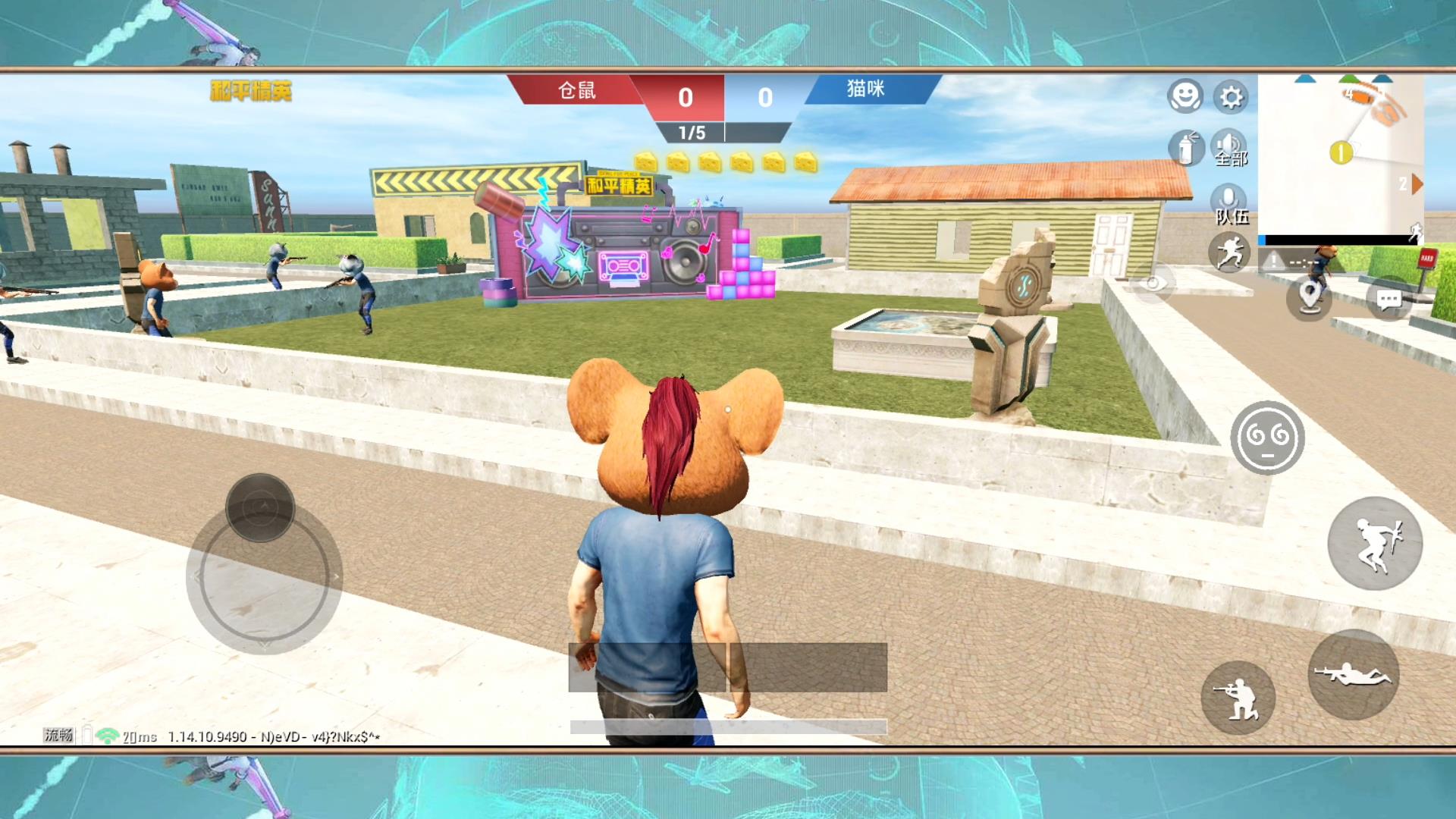Tap the running figure sprint button
This screenshot has height=819, width=1456.
click(1229, 253)
